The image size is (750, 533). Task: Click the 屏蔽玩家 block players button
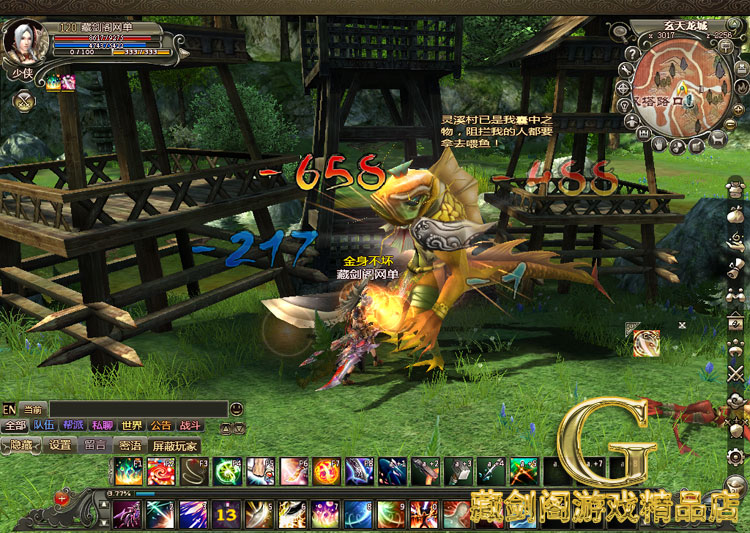point(174,445)
